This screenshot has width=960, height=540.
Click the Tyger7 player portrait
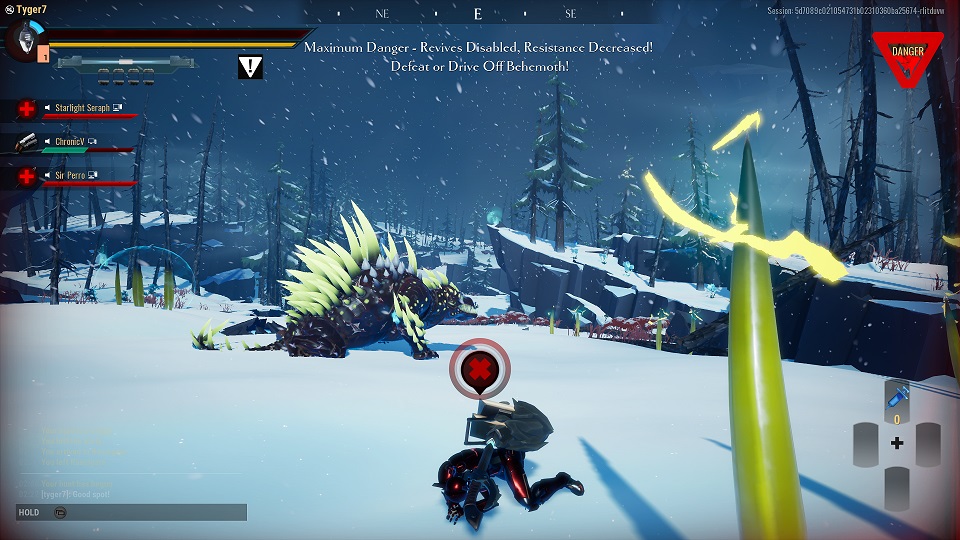(22, 41)
